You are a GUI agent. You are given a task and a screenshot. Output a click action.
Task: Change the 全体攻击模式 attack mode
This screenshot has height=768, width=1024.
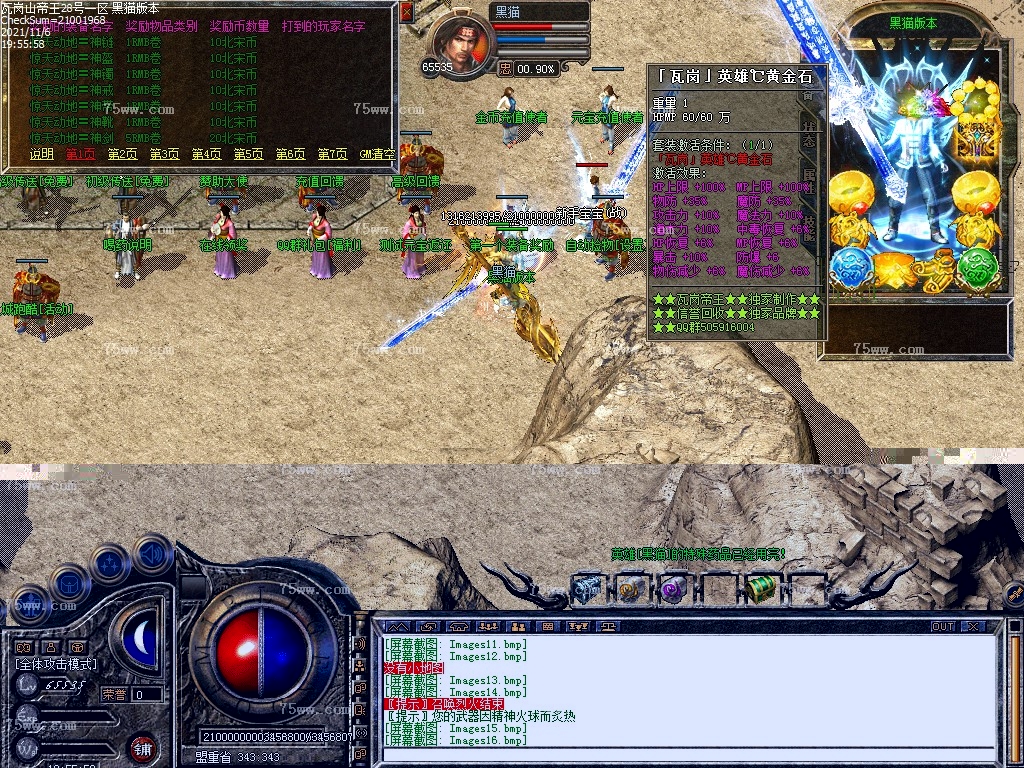(56, 663)
